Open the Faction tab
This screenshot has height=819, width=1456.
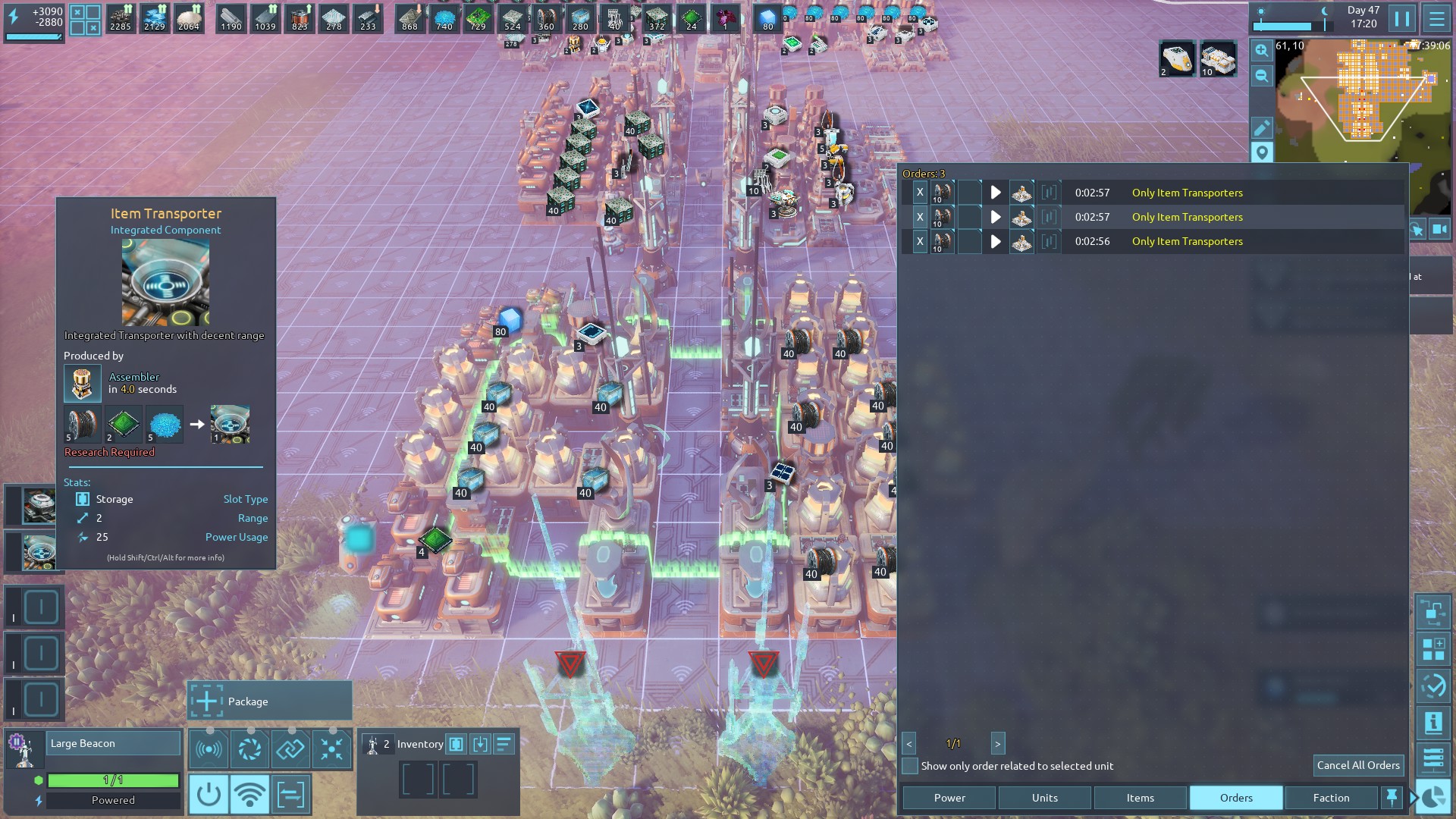point(1331,798)
